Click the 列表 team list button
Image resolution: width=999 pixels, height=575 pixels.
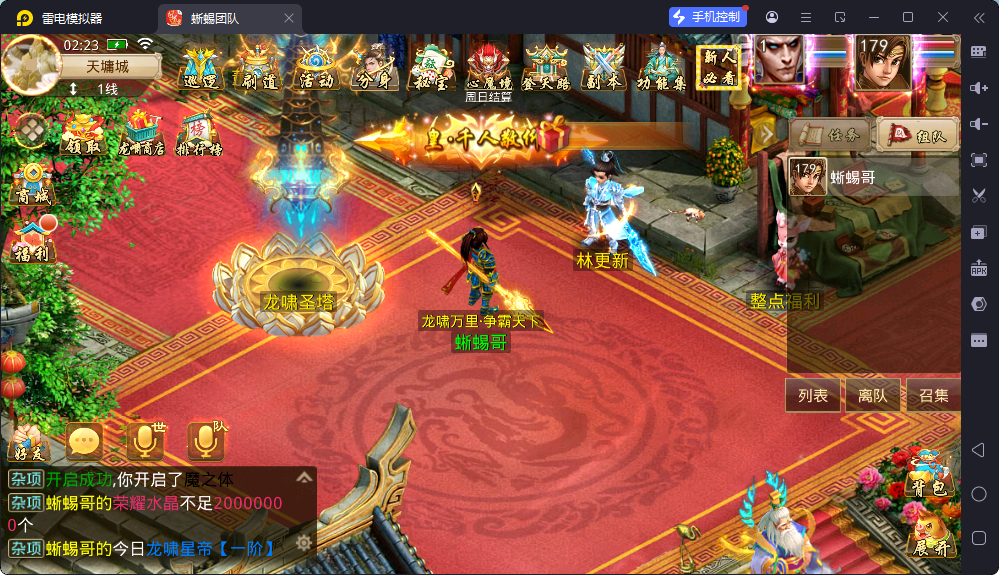[x=813, y=396]
